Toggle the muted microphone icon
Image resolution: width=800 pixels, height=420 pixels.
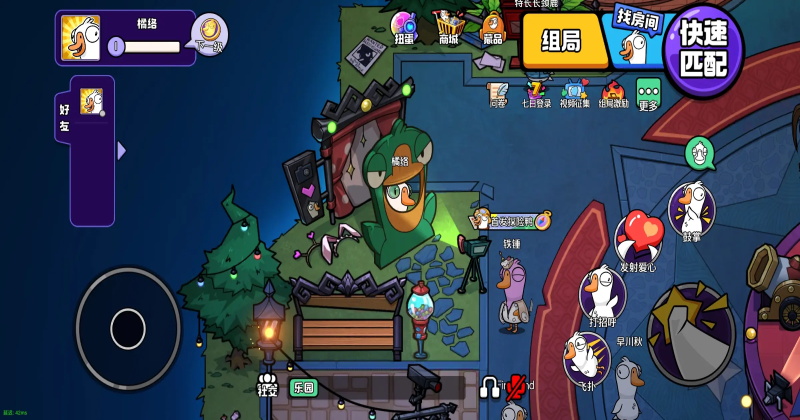[x=517, y=385]
